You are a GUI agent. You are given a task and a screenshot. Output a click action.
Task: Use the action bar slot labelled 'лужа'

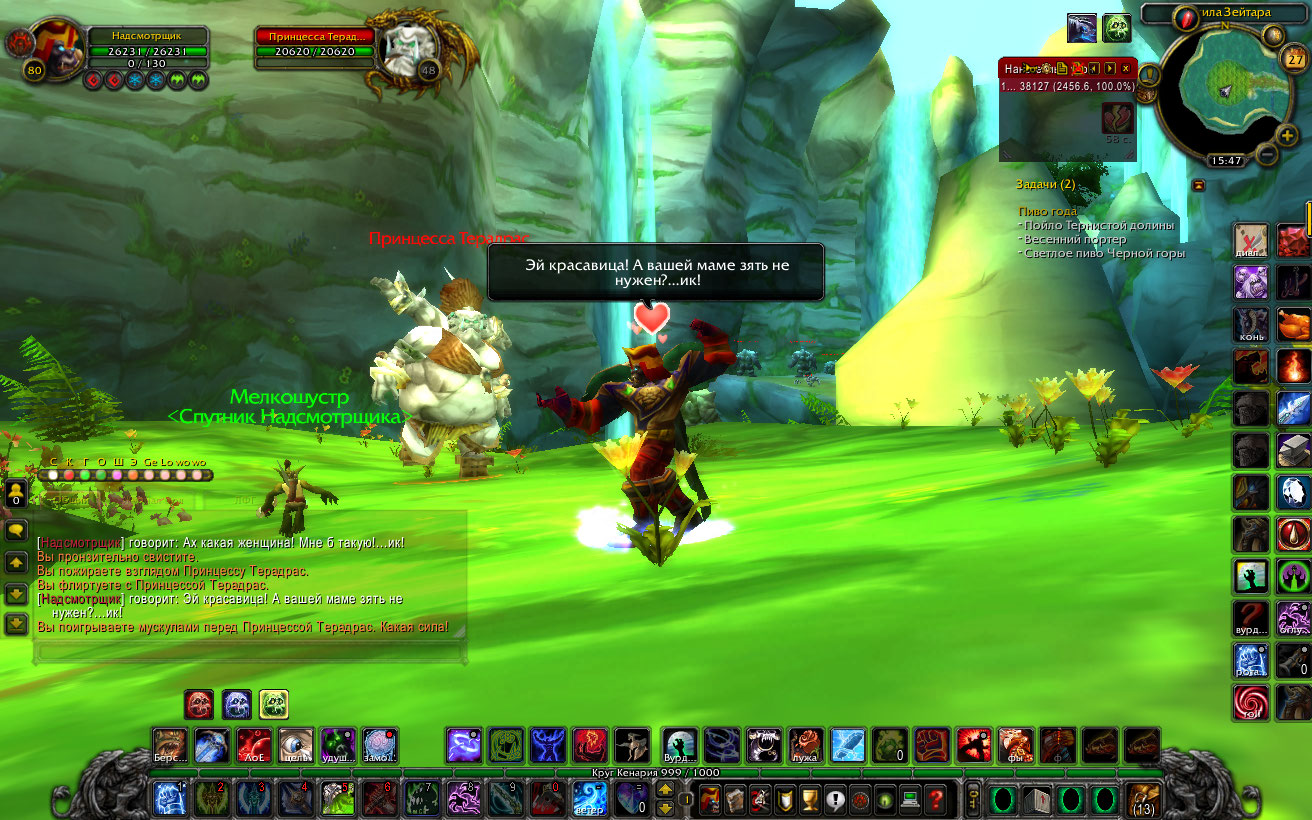(x=805, y=745)
